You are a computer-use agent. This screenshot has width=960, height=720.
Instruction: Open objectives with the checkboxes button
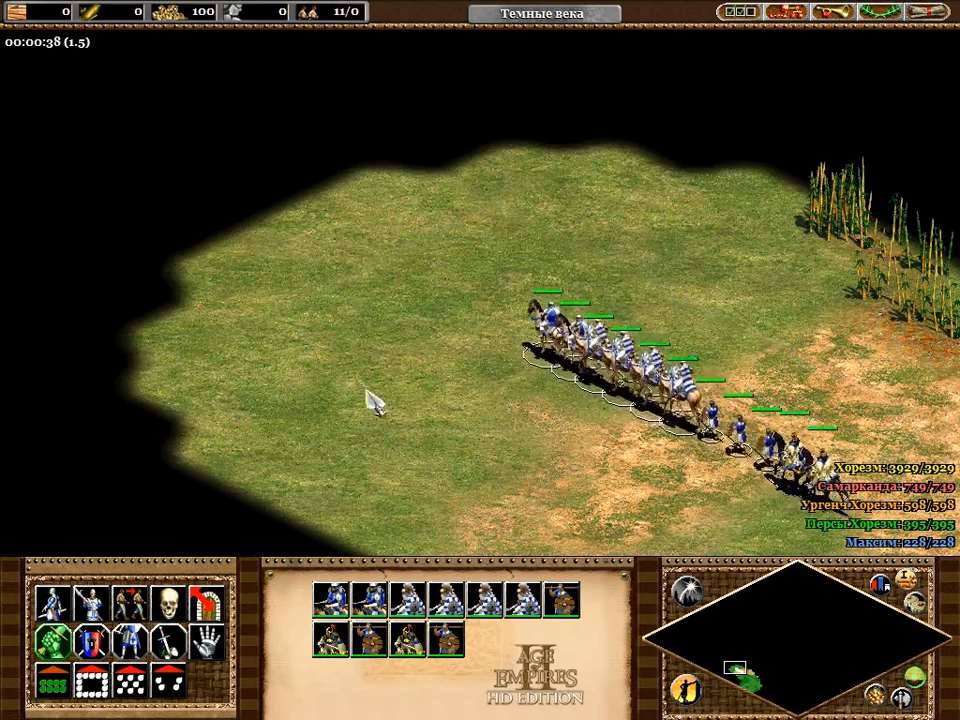pos(740,12)
